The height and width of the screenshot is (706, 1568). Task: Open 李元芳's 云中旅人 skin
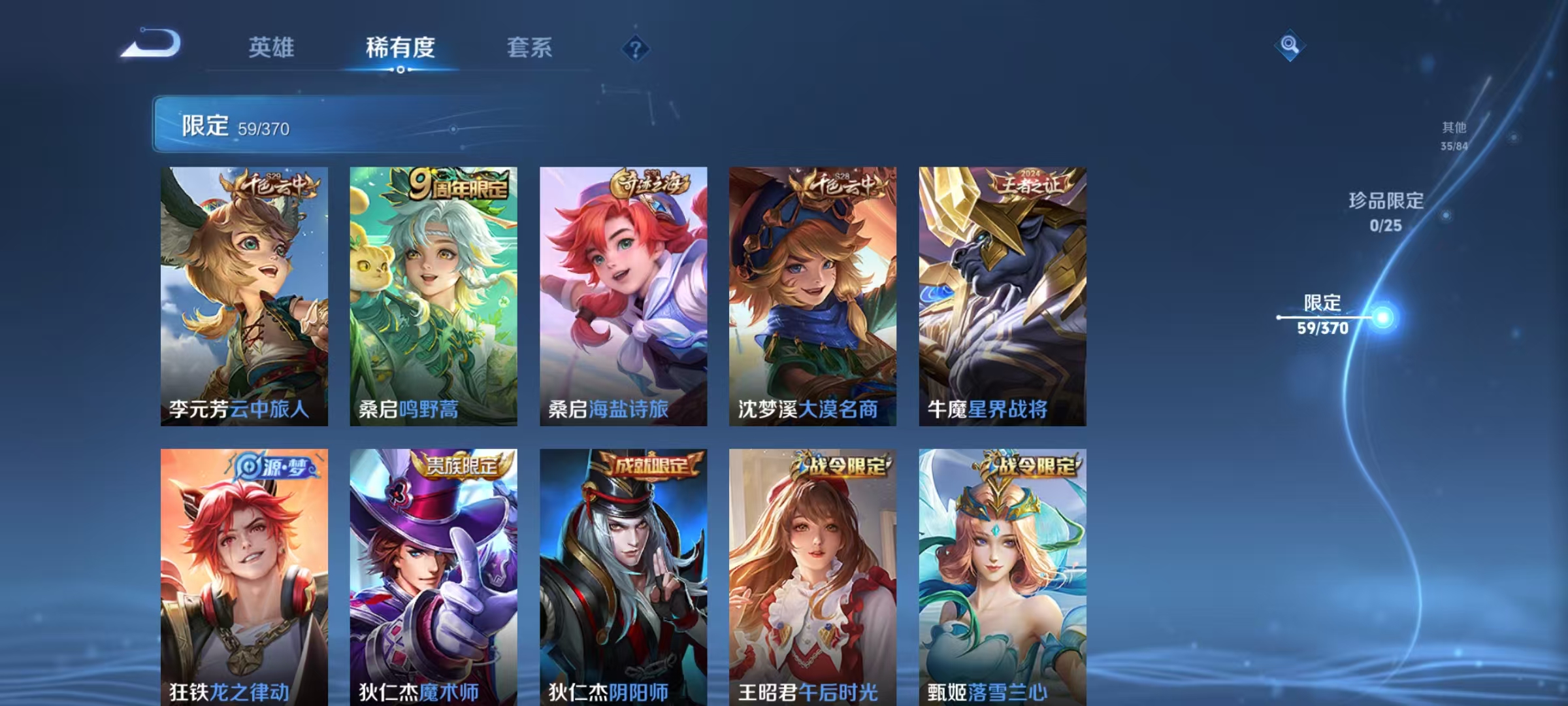pos(245,294)
